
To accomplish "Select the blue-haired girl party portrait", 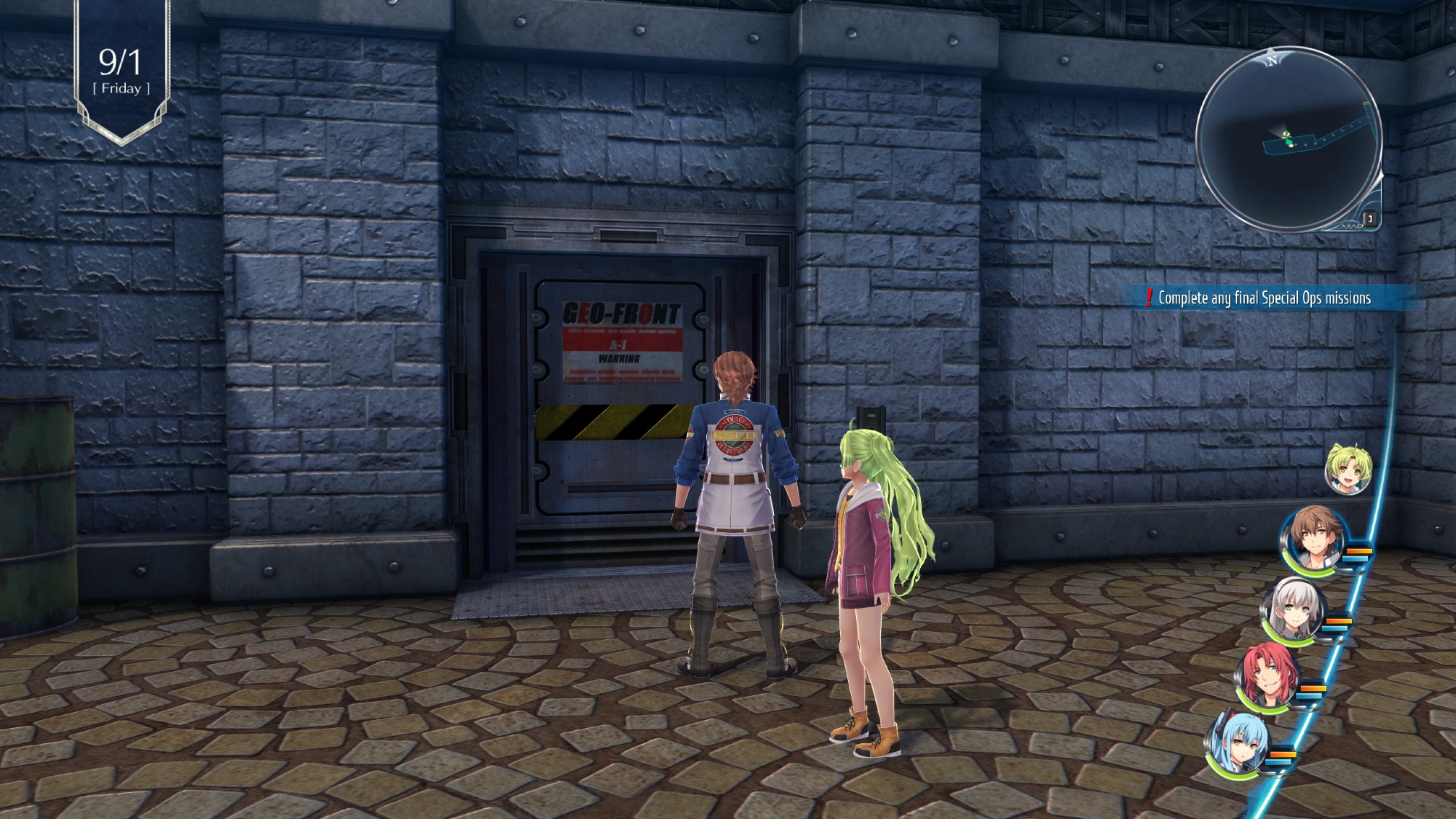I will (1238, 744).
